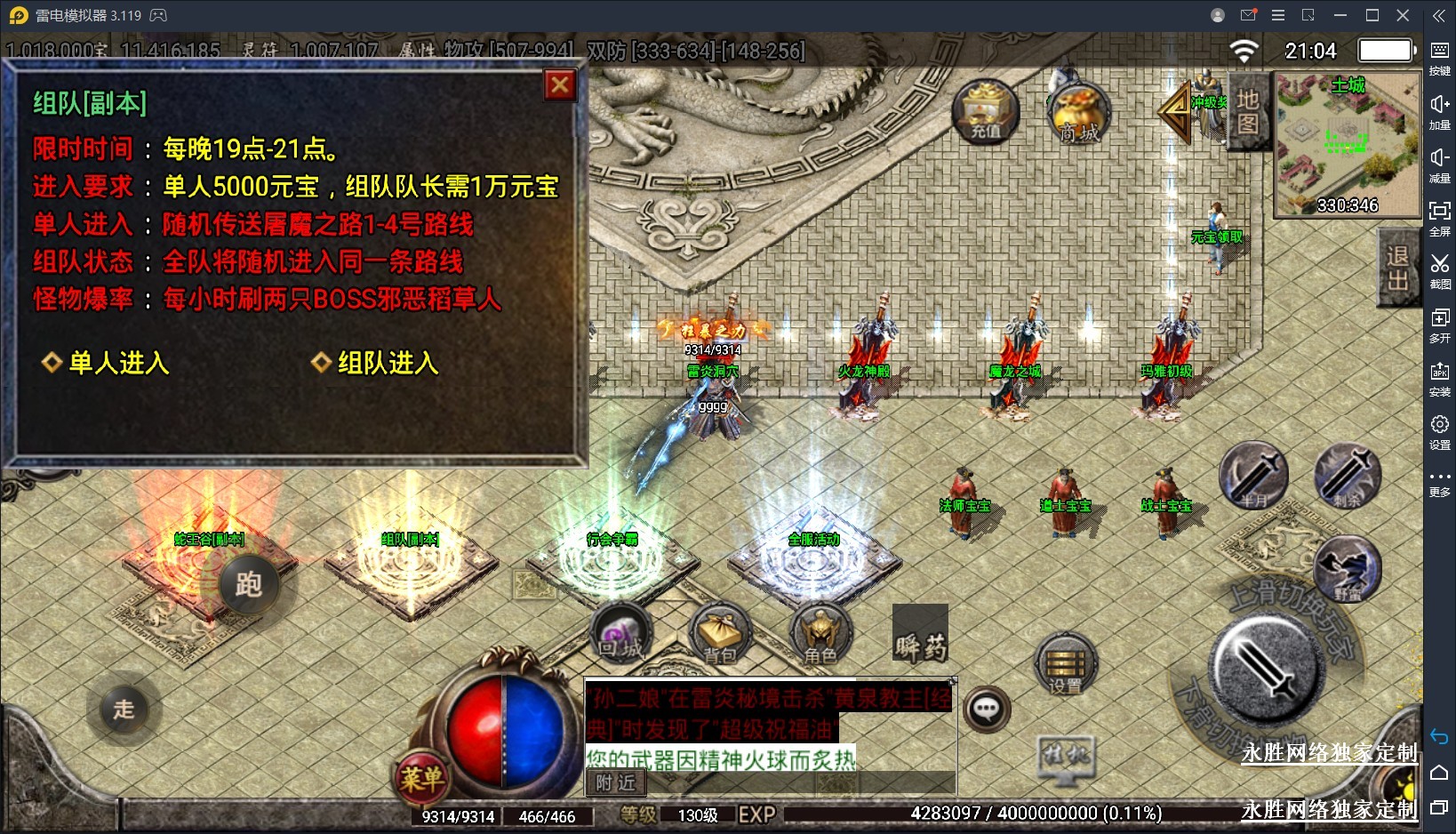Open the 背包 bag
This screenshot has width=1456, height=834.
click(x=720, y=635)
